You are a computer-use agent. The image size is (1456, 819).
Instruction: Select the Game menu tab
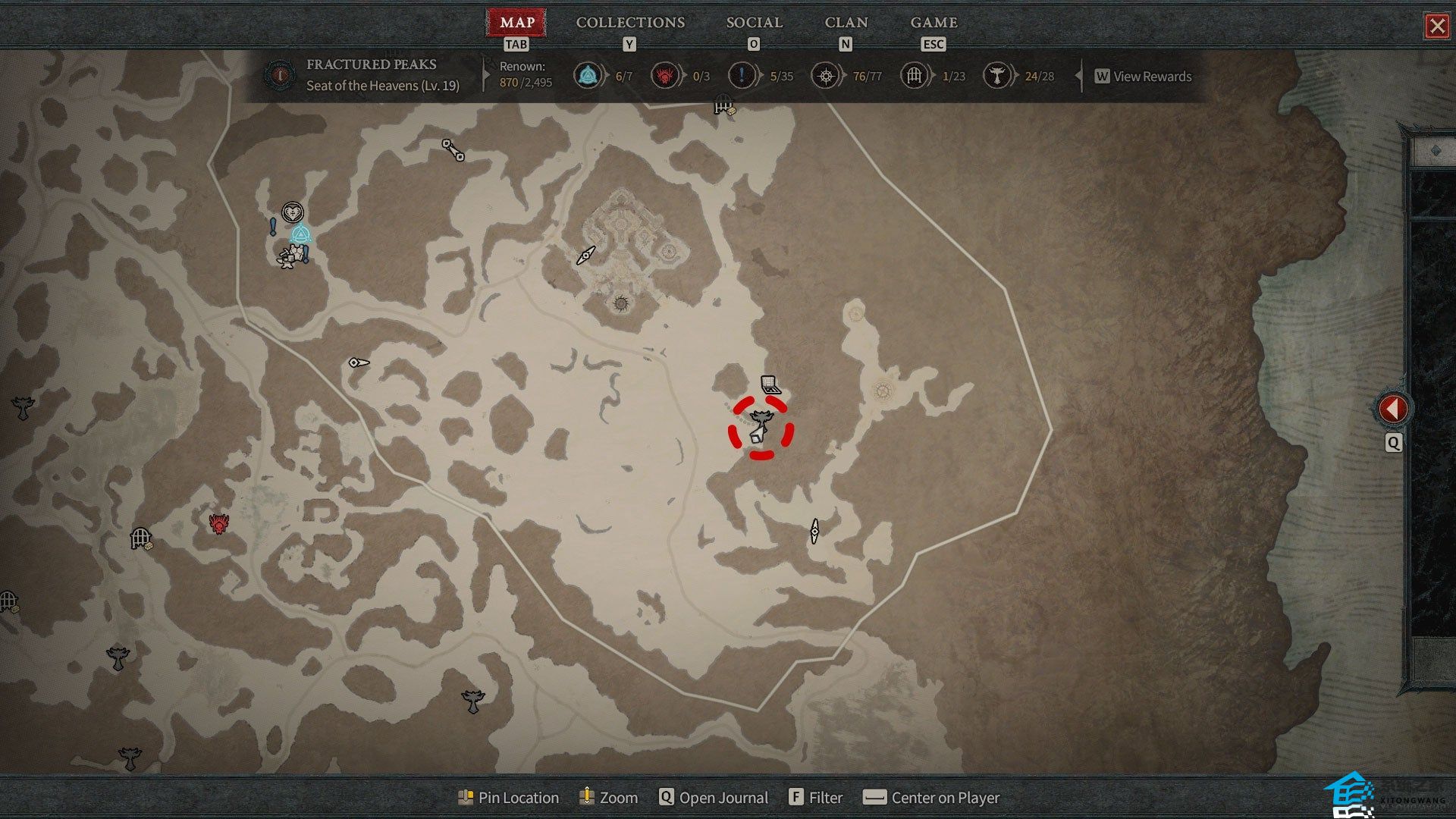pos(934,23)
